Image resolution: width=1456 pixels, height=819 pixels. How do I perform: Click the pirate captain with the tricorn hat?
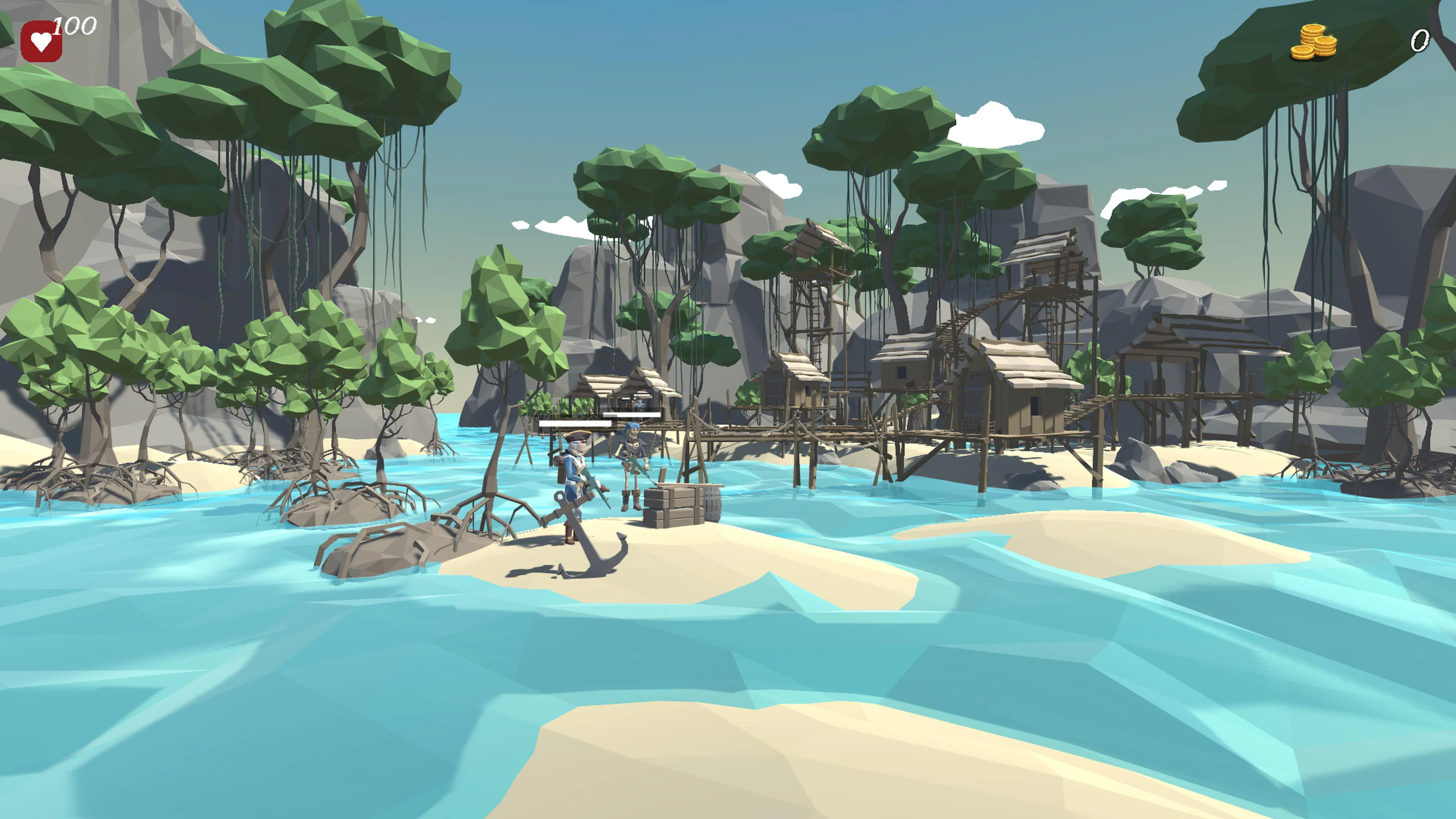click(577, 469)
